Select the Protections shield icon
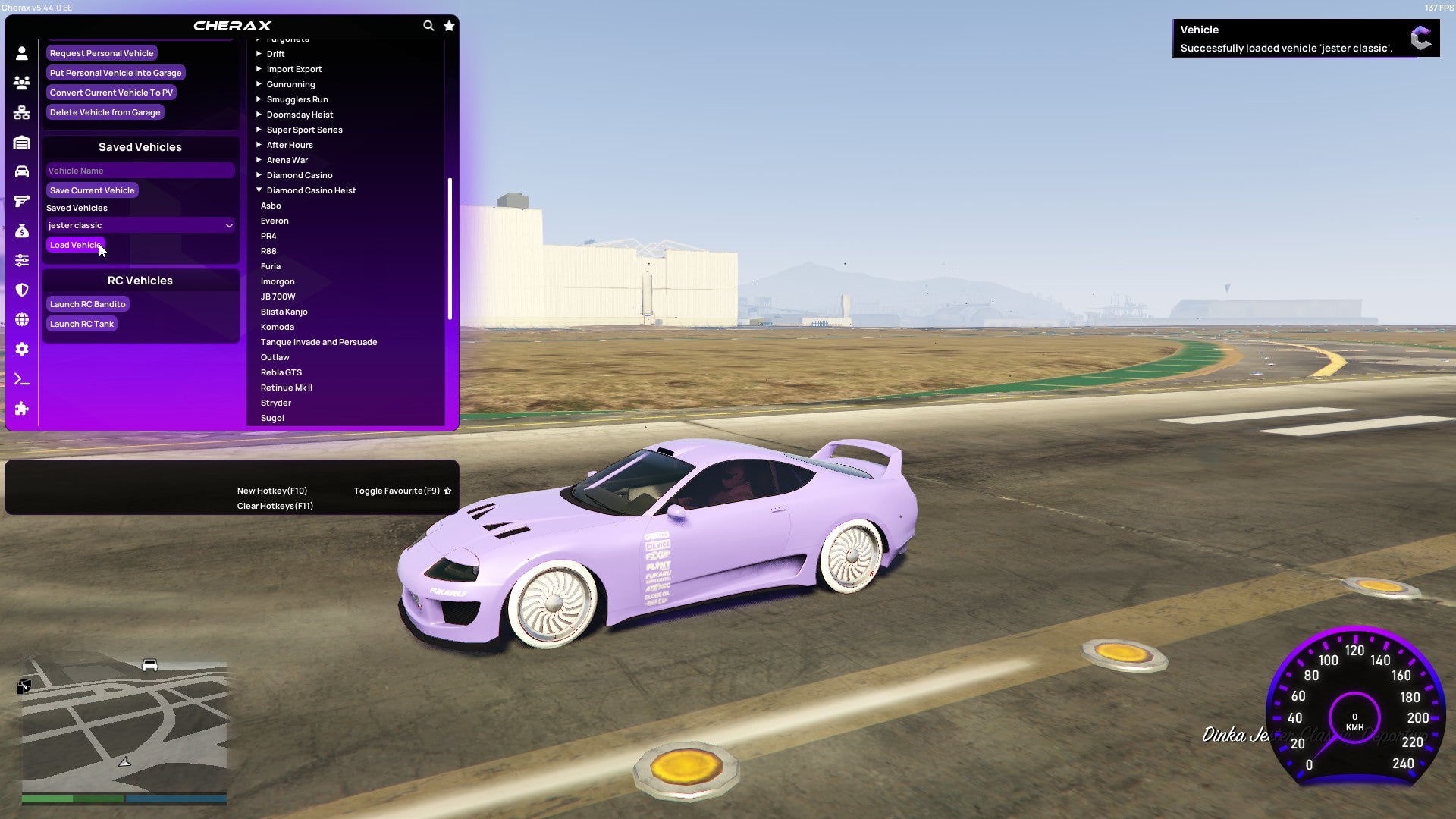Image resolution: width=1456 pixels, height=819 pixels. pos(22,290)
